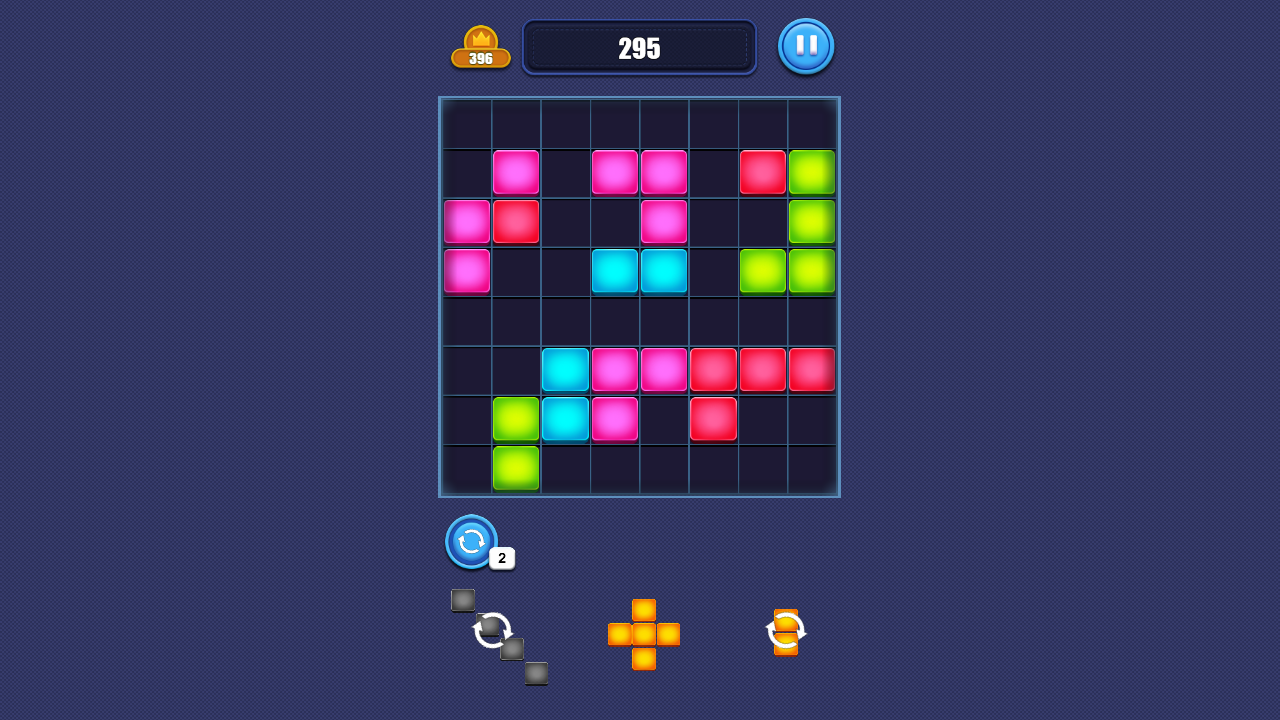
Task: Click the green block at the board's top-right corner
Action: pyautogui.click(x=812, y=171)
